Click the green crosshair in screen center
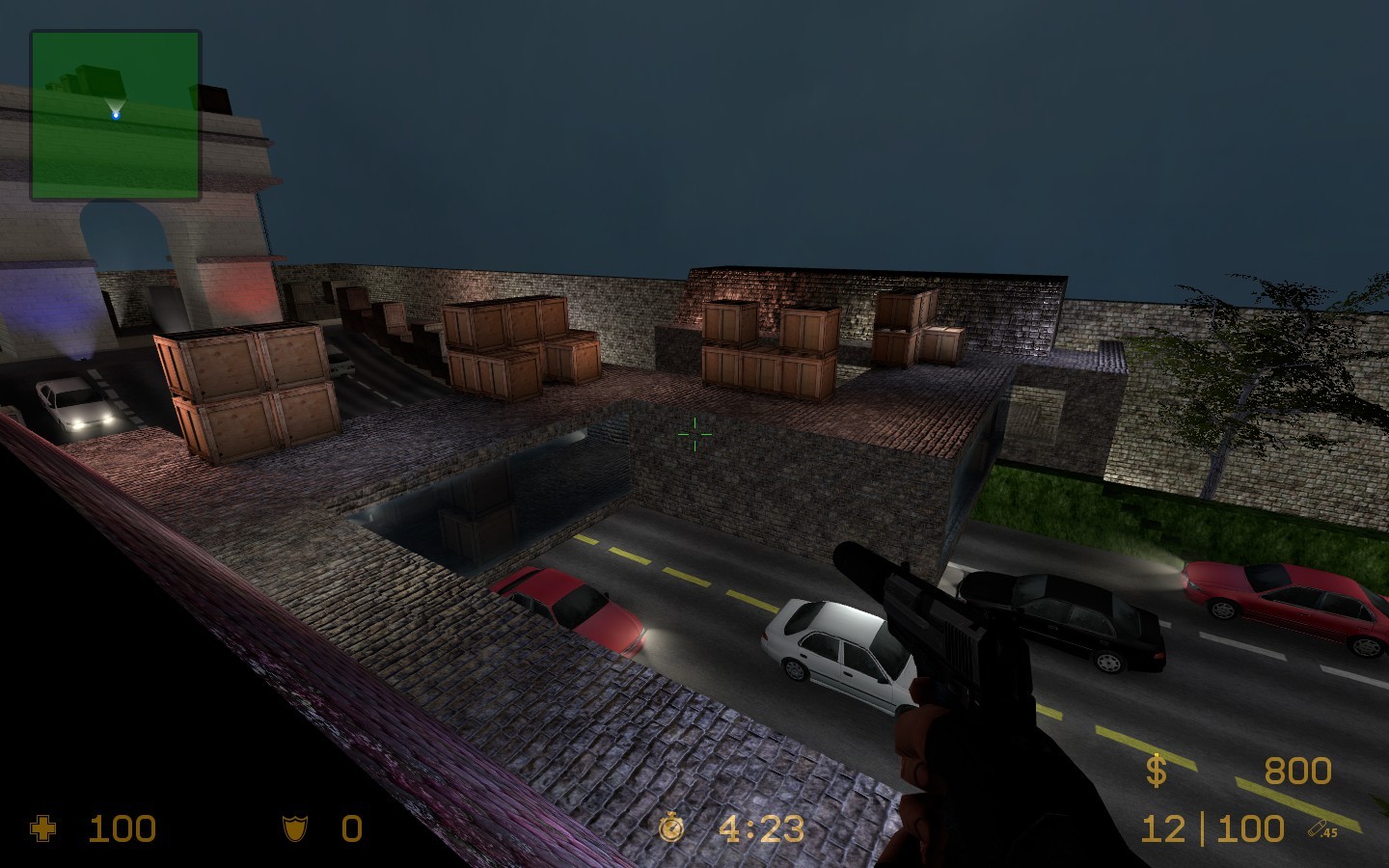 pos(694,433)
